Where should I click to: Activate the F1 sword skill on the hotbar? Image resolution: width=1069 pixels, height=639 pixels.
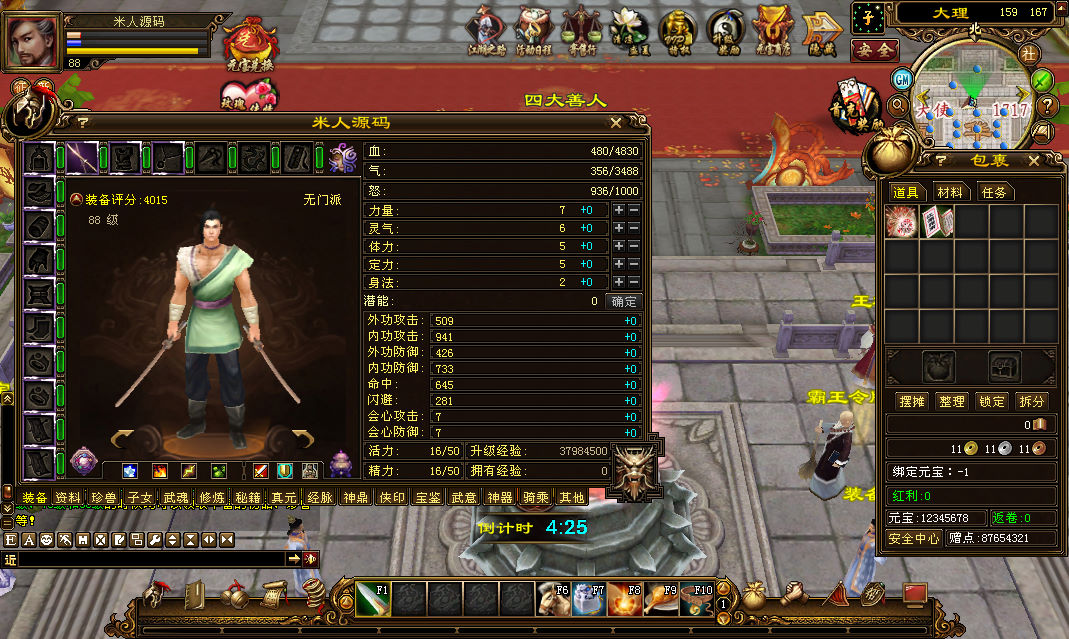[372, 598]
